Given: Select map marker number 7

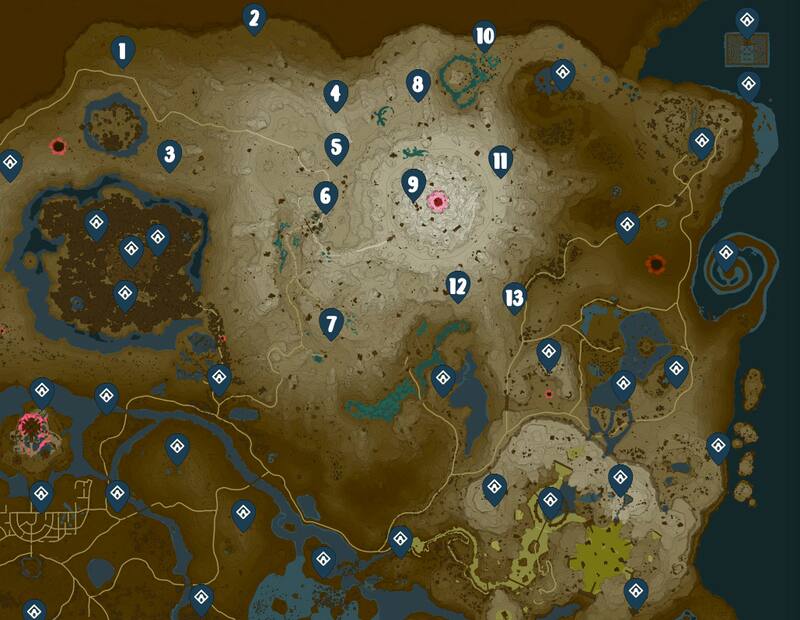Looking at the screenshot, I should coord(331,323).
